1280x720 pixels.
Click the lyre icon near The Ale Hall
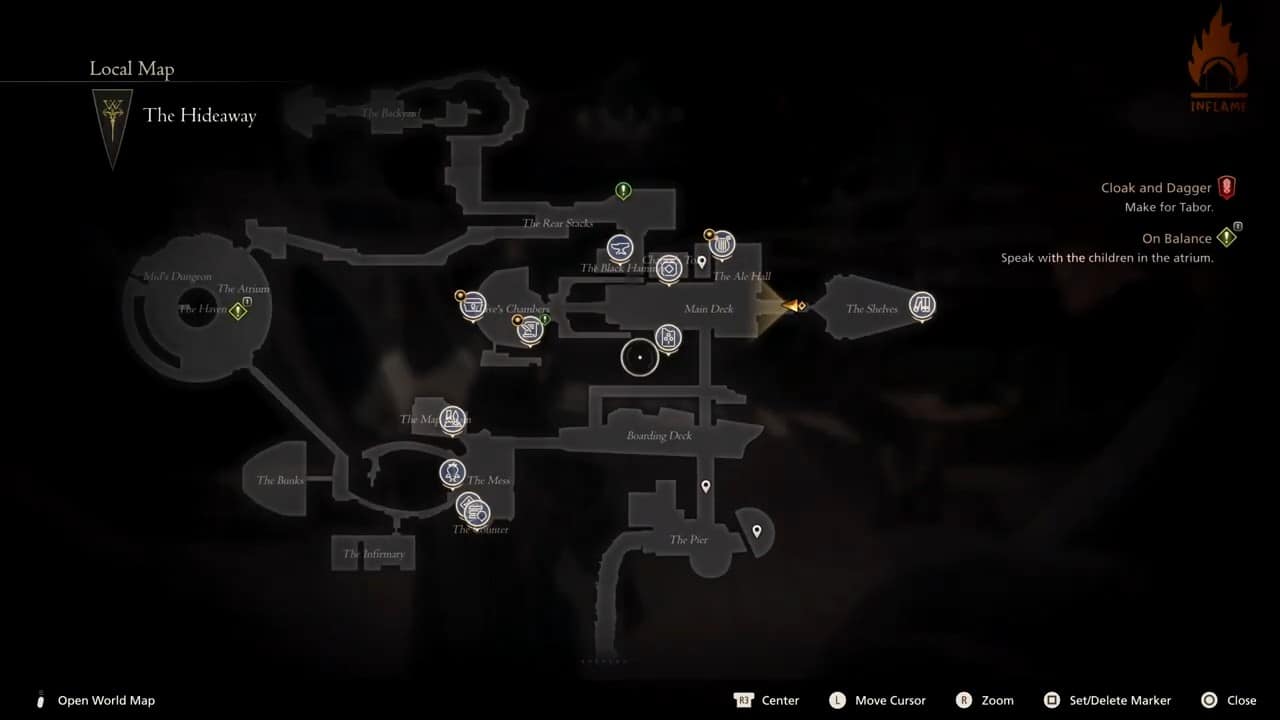[x=722, y=243]
